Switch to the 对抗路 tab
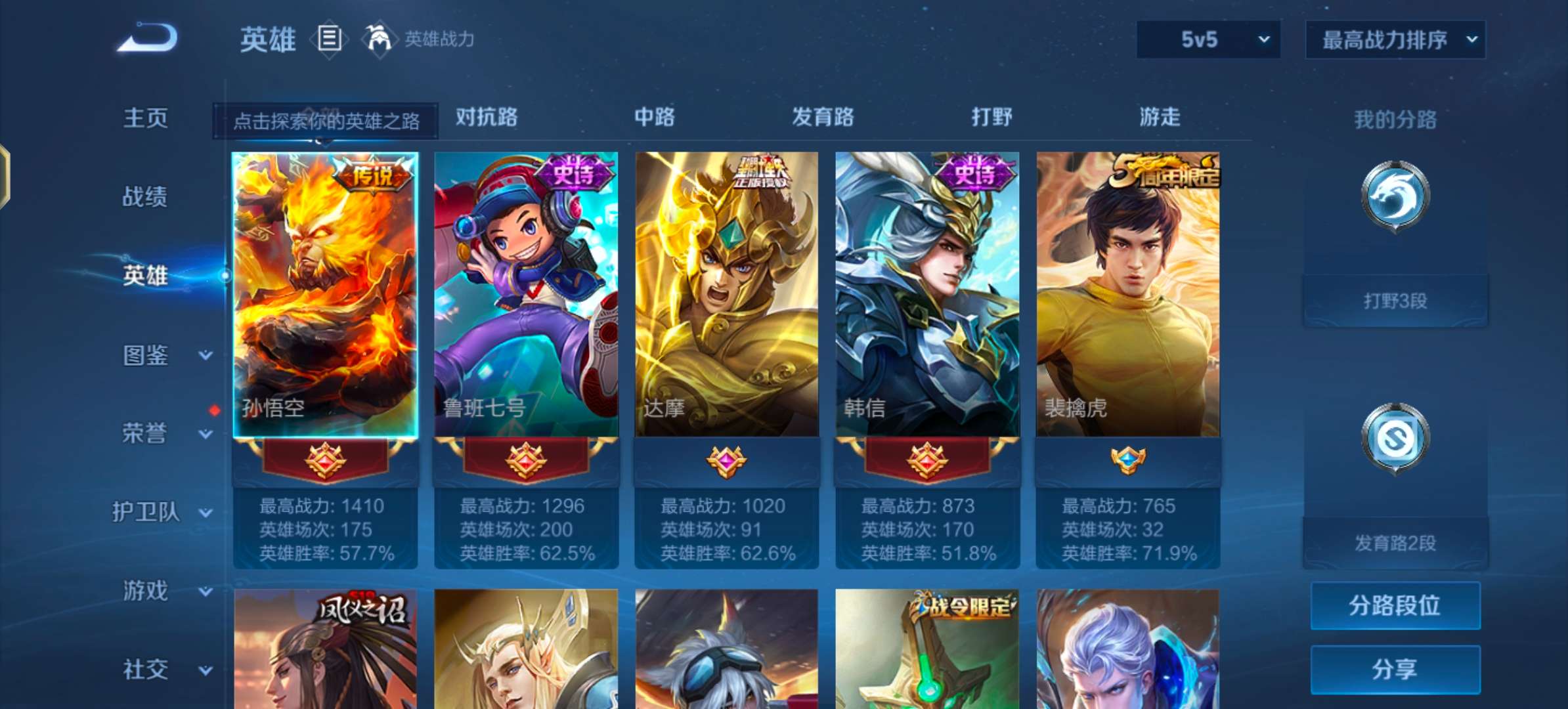 [485, 118]
